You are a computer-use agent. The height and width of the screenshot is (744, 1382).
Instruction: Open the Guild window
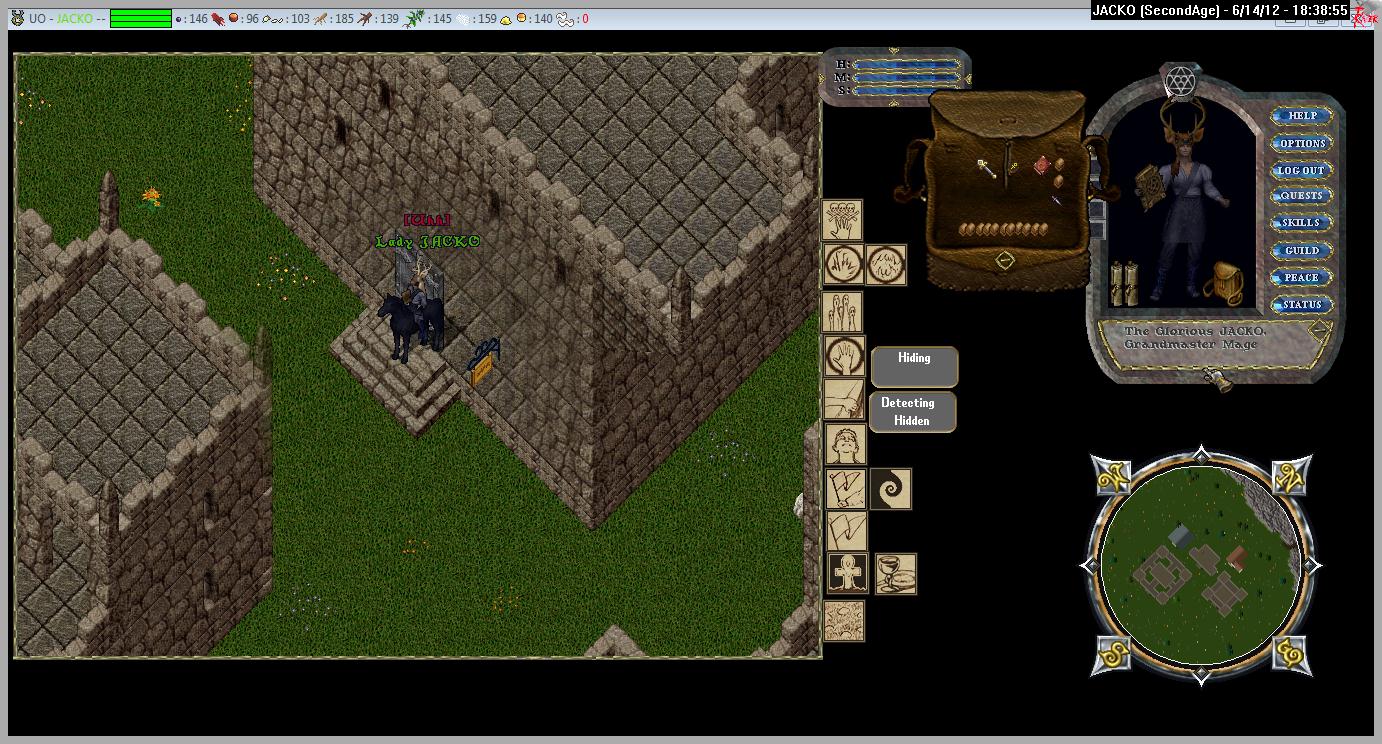click(x=1301, y=250)
